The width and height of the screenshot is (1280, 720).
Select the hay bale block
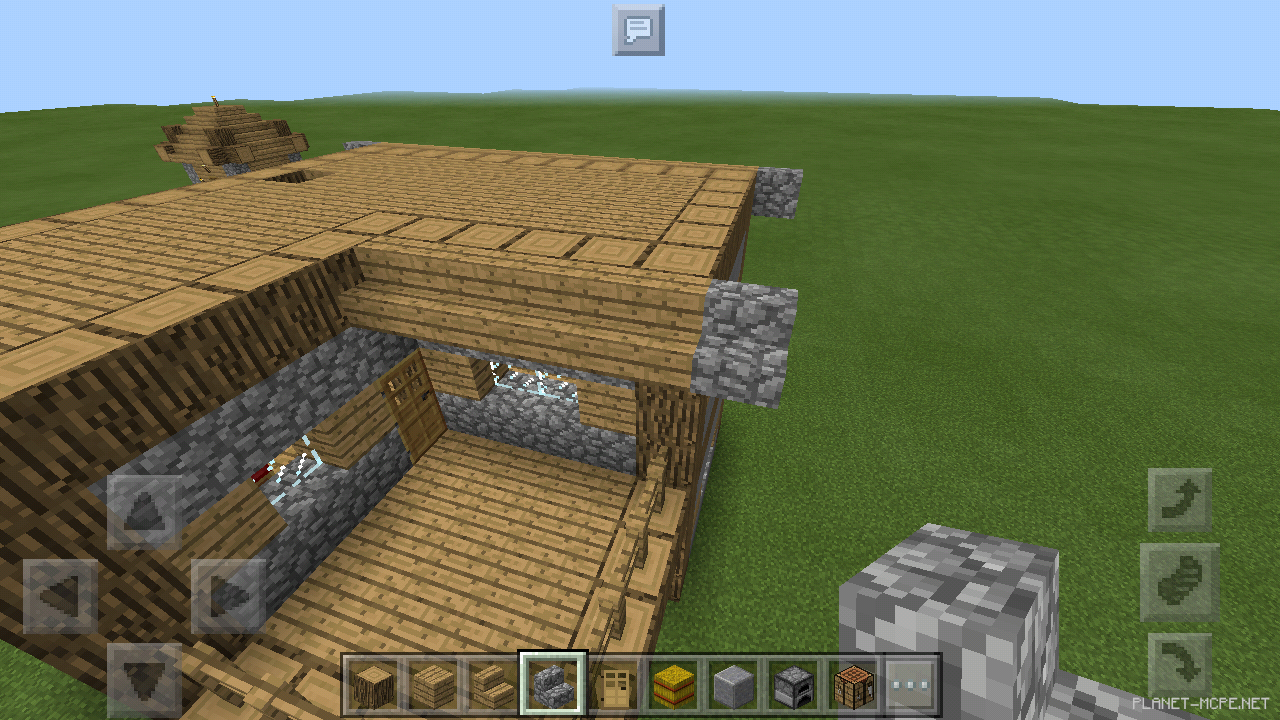click(672, 686)
